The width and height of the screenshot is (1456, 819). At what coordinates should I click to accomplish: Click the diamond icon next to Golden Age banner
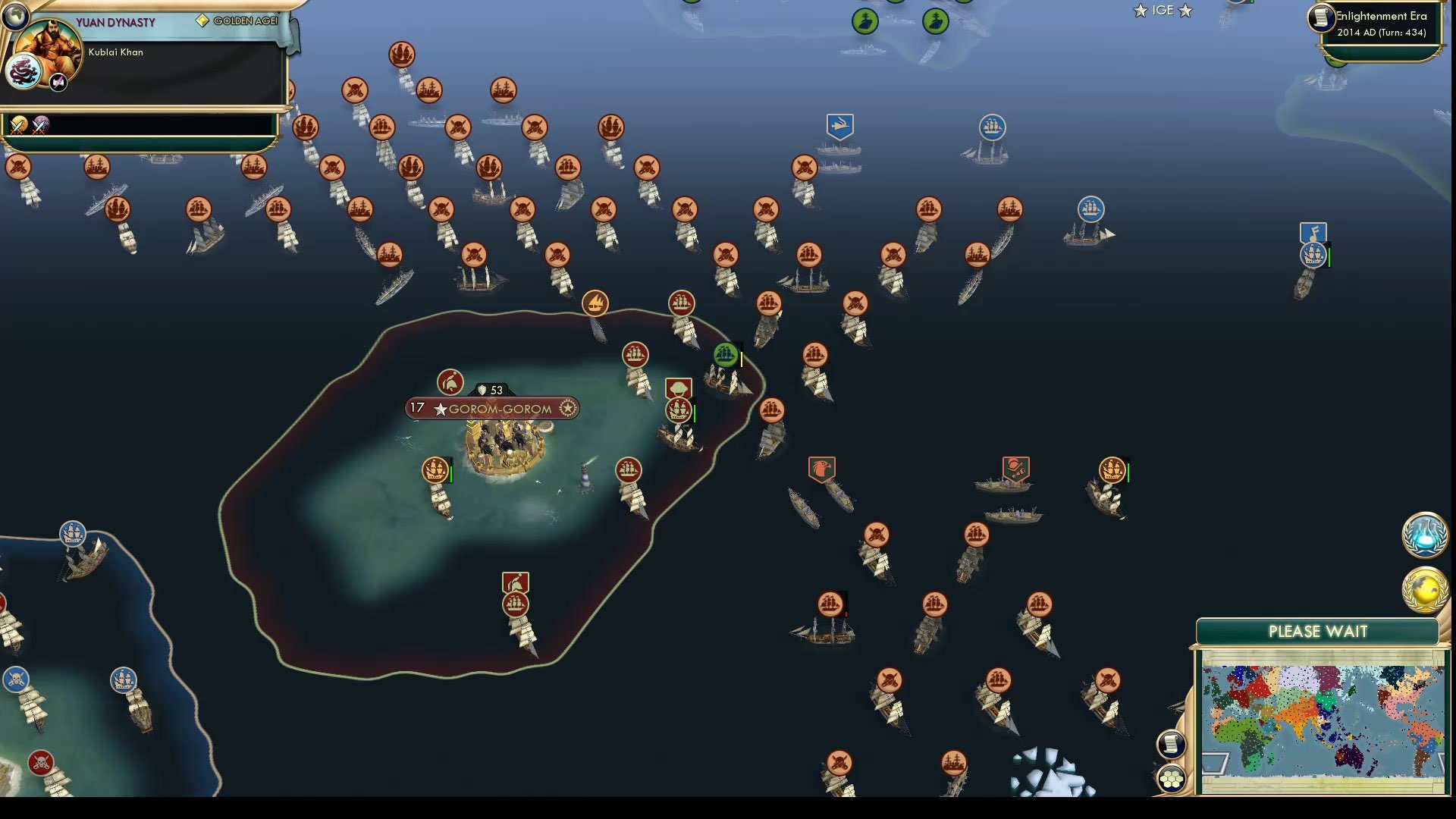(x=202, y=20)
